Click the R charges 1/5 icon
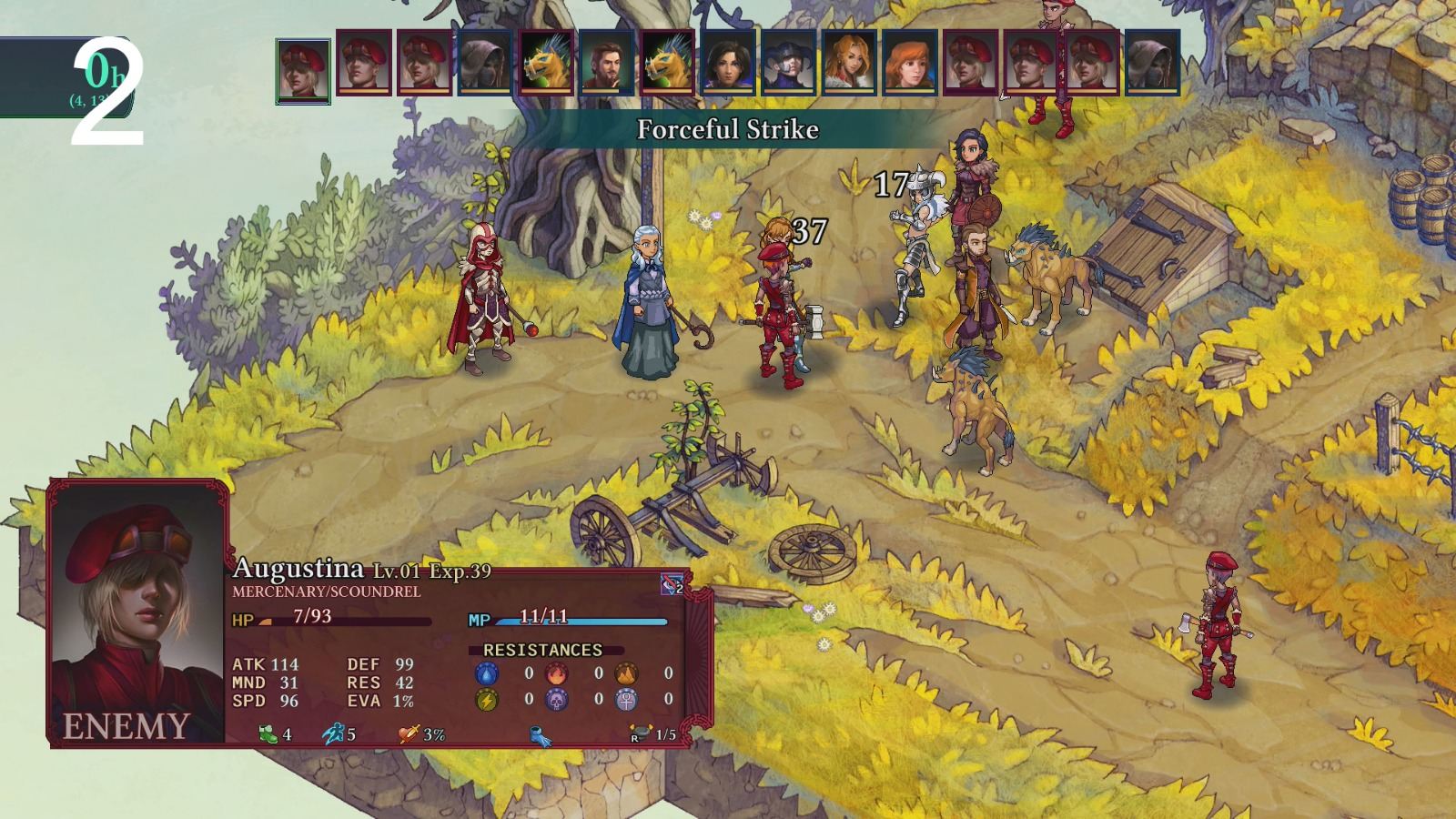1456x819 pixels. click(x=640, y=732)
